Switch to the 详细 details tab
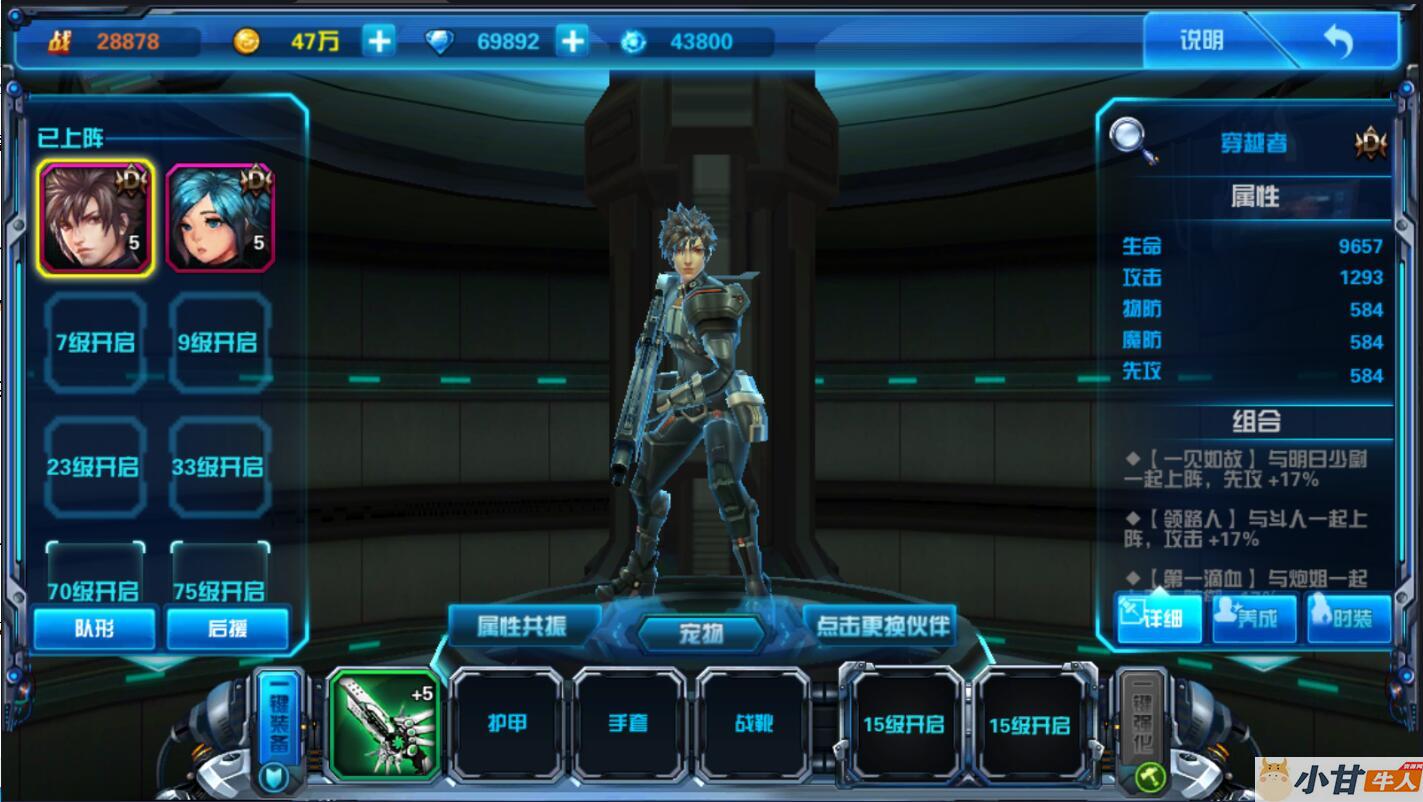 tap(1160, 618)
